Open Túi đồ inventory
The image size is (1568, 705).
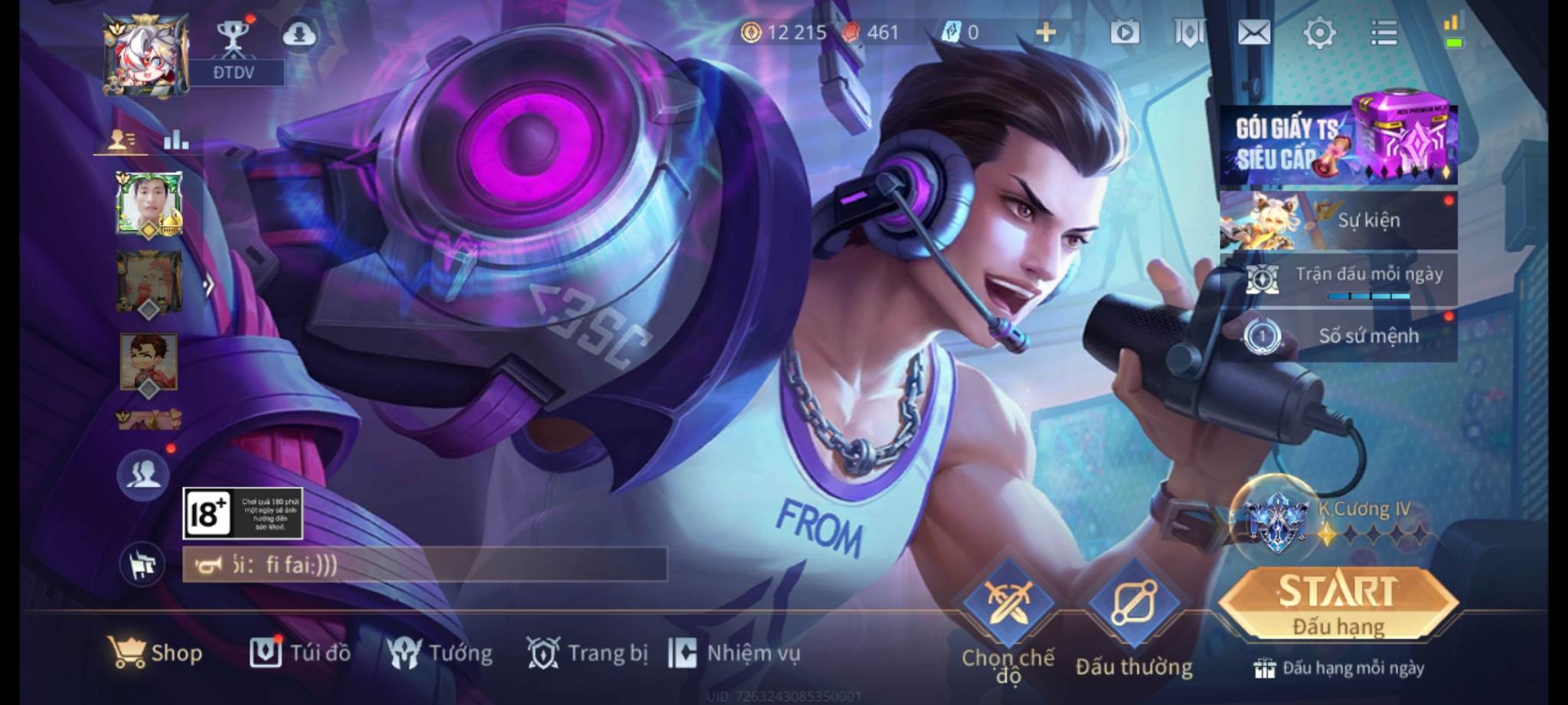tap(299, 653)
